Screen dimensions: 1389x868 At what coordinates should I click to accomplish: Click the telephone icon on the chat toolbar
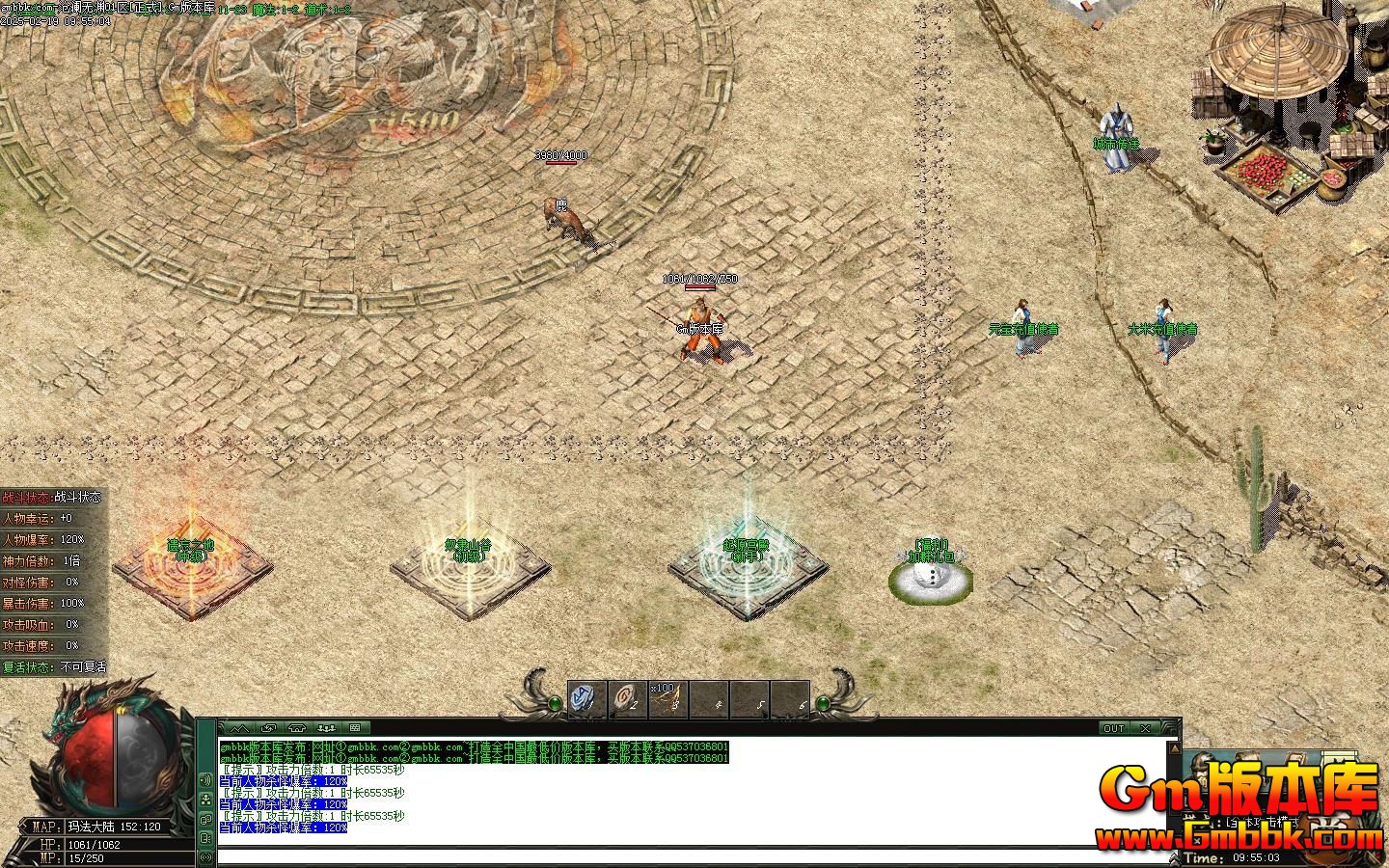[x=297, y=728]
